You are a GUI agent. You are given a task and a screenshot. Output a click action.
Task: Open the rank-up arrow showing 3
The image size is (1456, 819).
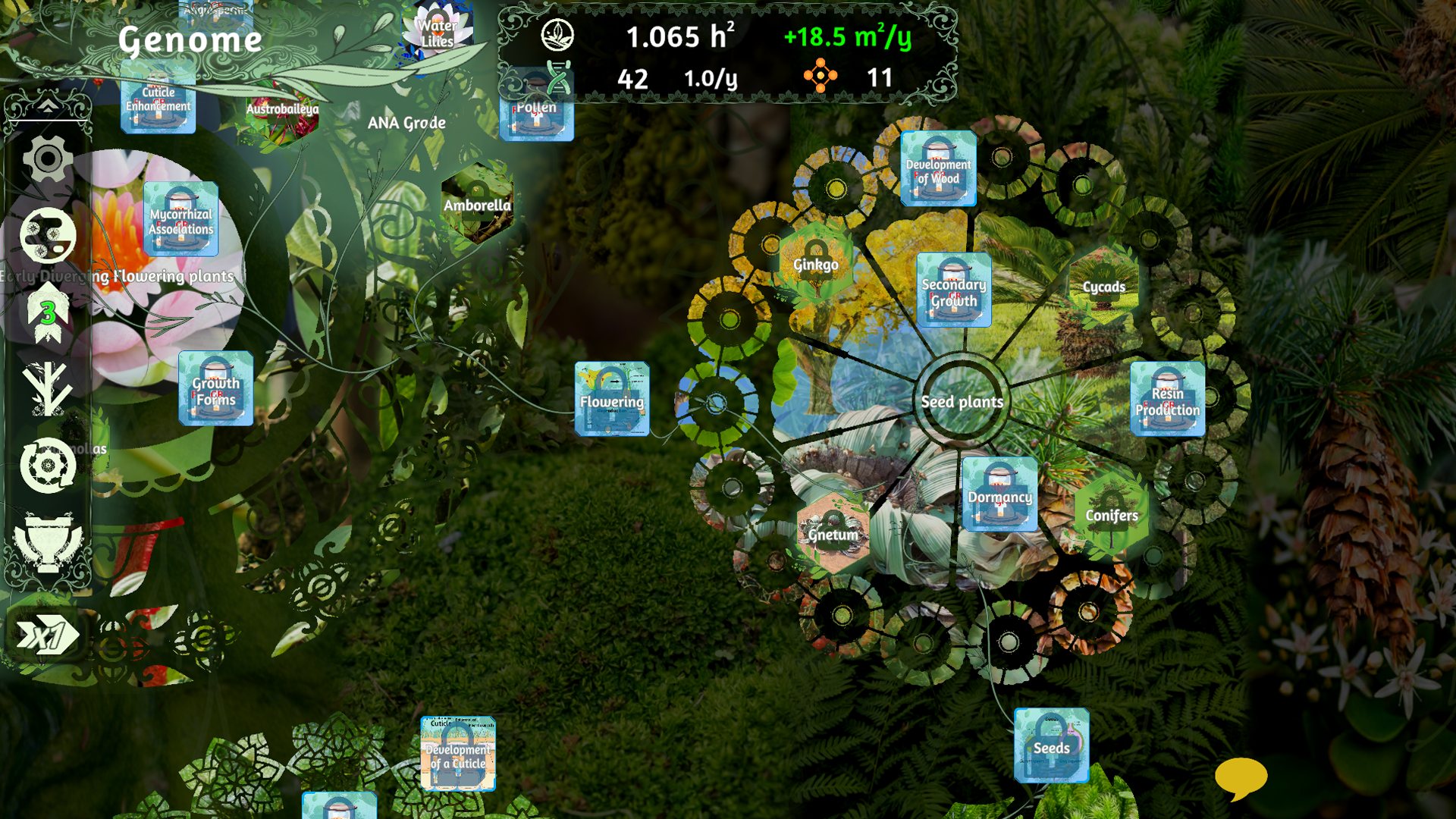coord(48,312)
